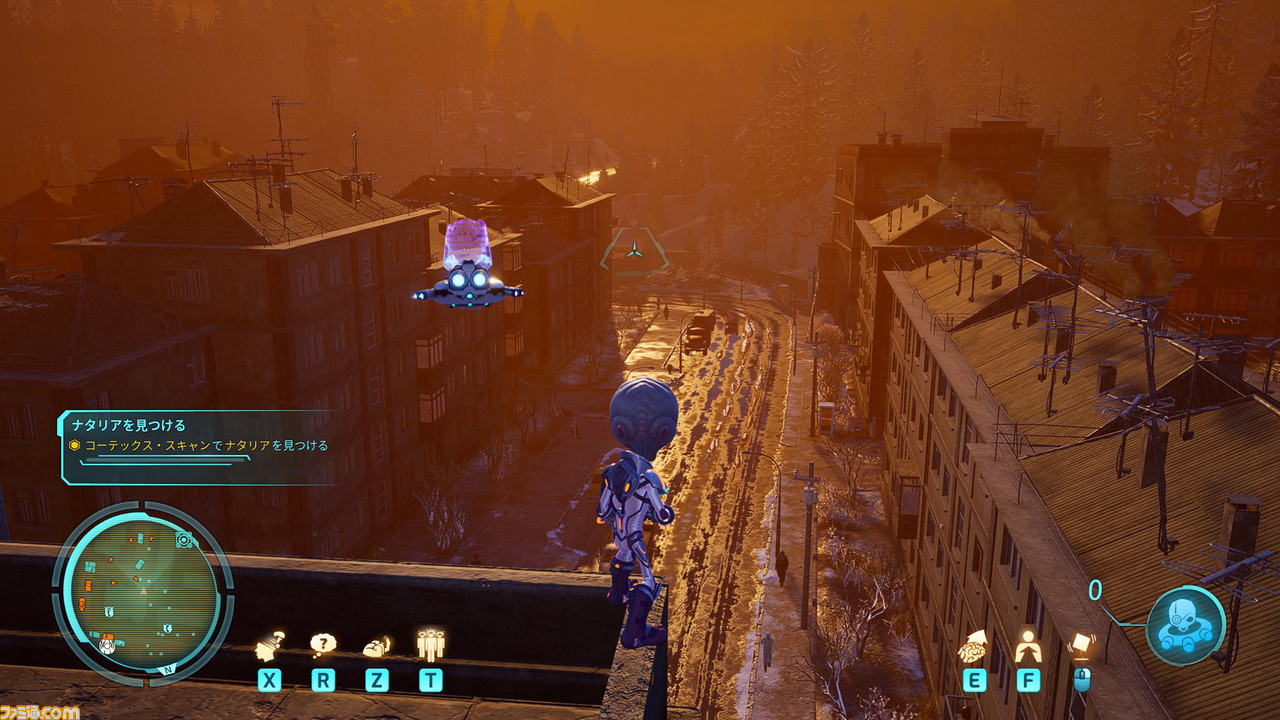
Task: Open the circular minimap radar
Action: click(x=143, y=589)
